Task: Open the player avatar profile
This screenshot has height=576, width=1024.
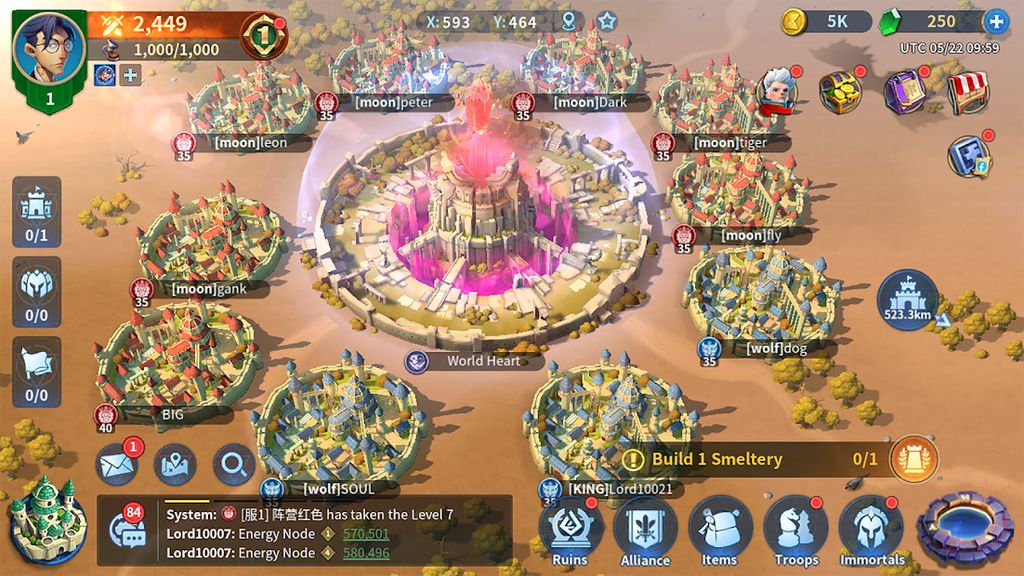Action: point(47,48)
